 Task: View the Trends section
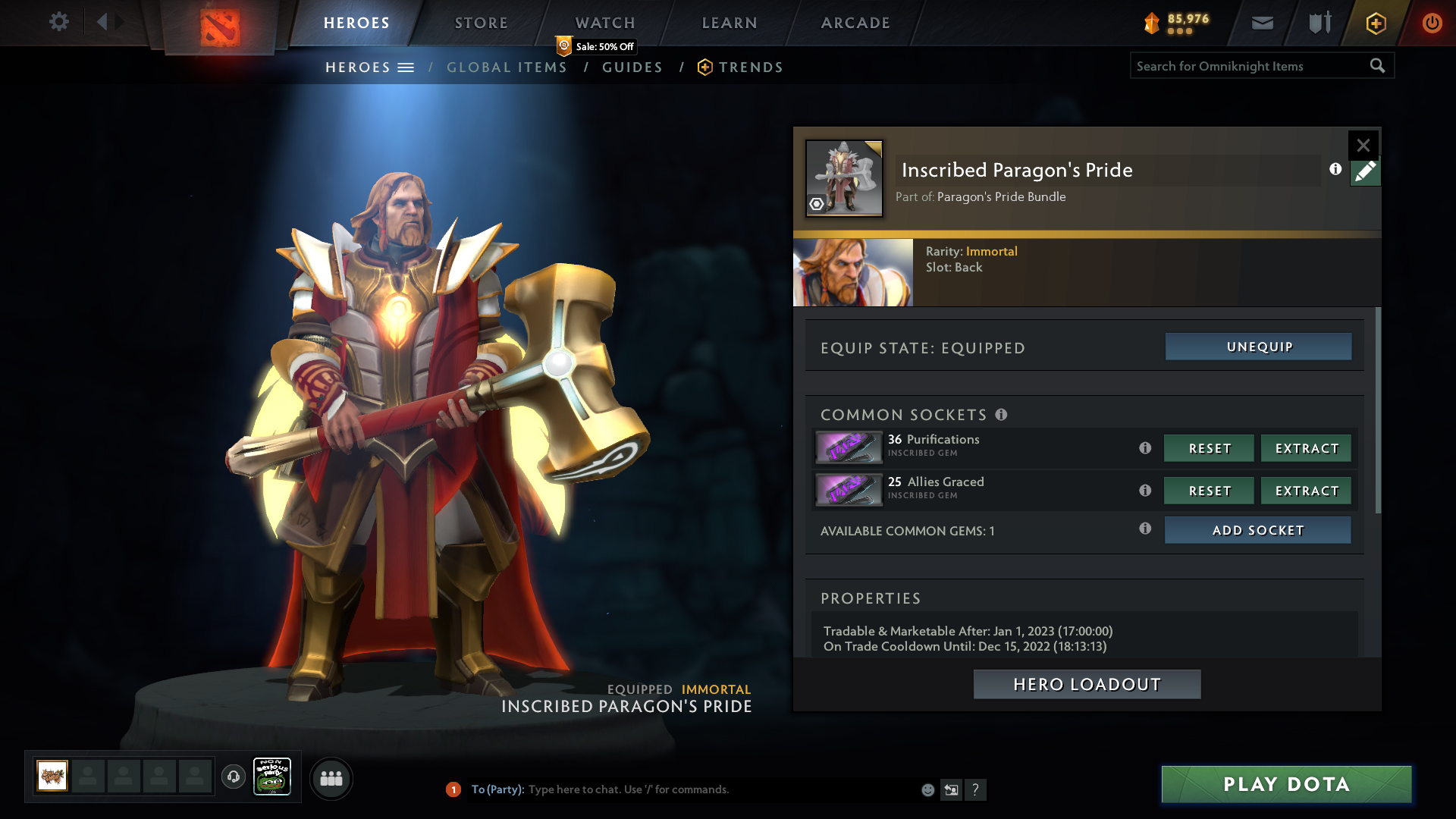coord(750,67)
